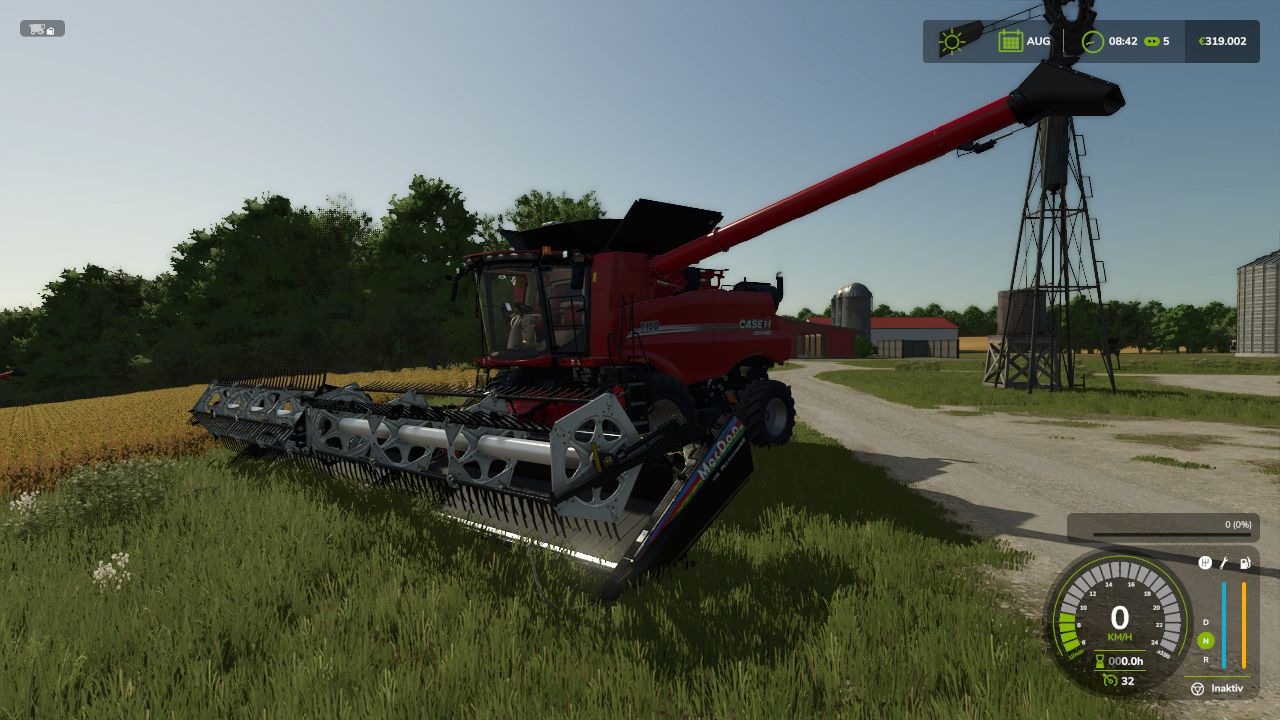
Task: Click the hourglass operating hours icon
Action: coord(1100,661)
